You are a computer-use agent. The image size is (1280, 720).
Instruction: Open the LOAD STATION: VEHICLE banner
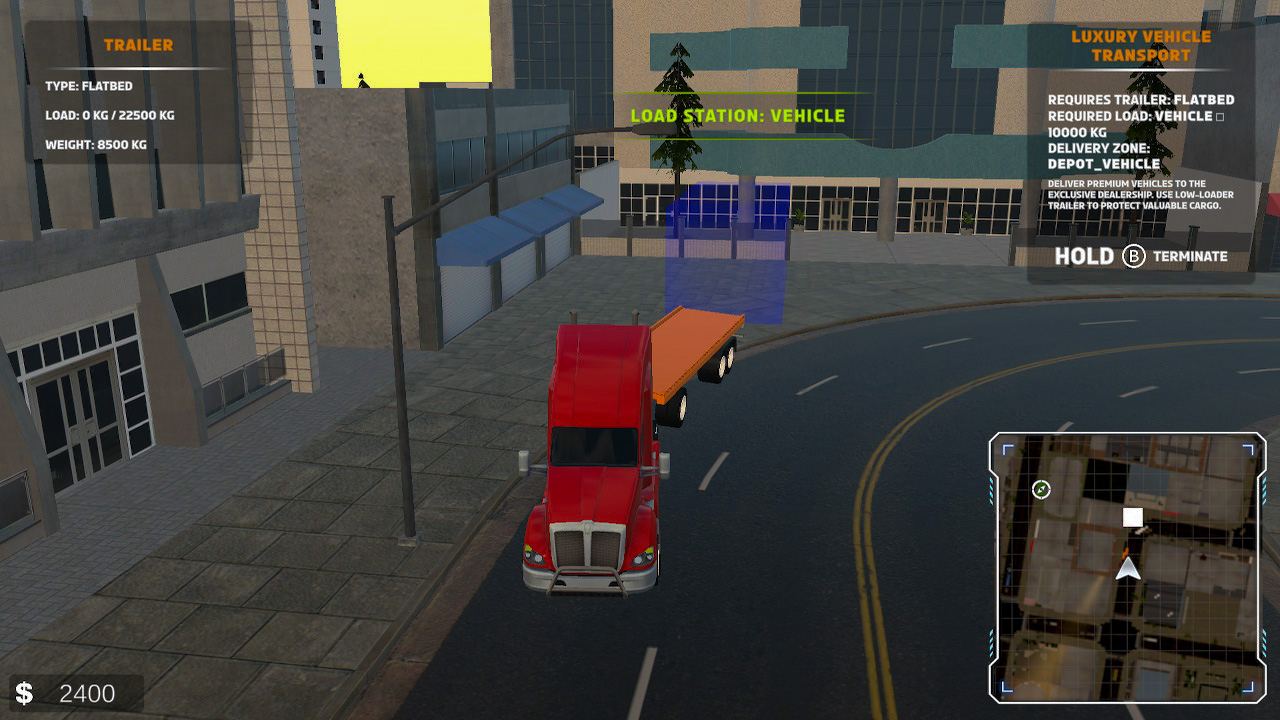[x=737, y=114]
